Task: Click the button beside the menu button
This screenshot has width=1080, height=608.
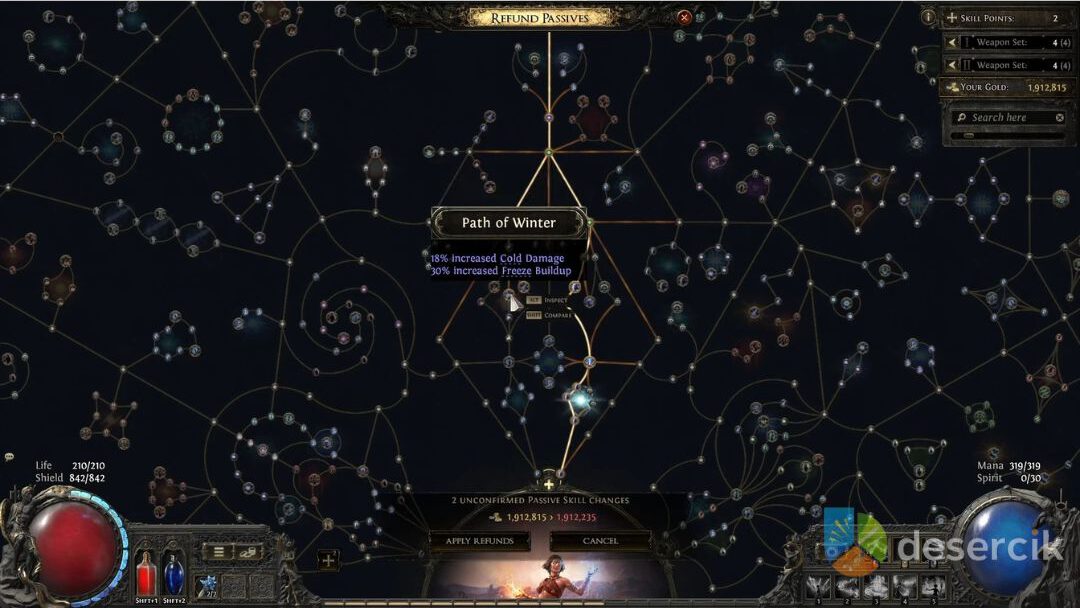Action: pyautogui.click(x=248, y=552)
